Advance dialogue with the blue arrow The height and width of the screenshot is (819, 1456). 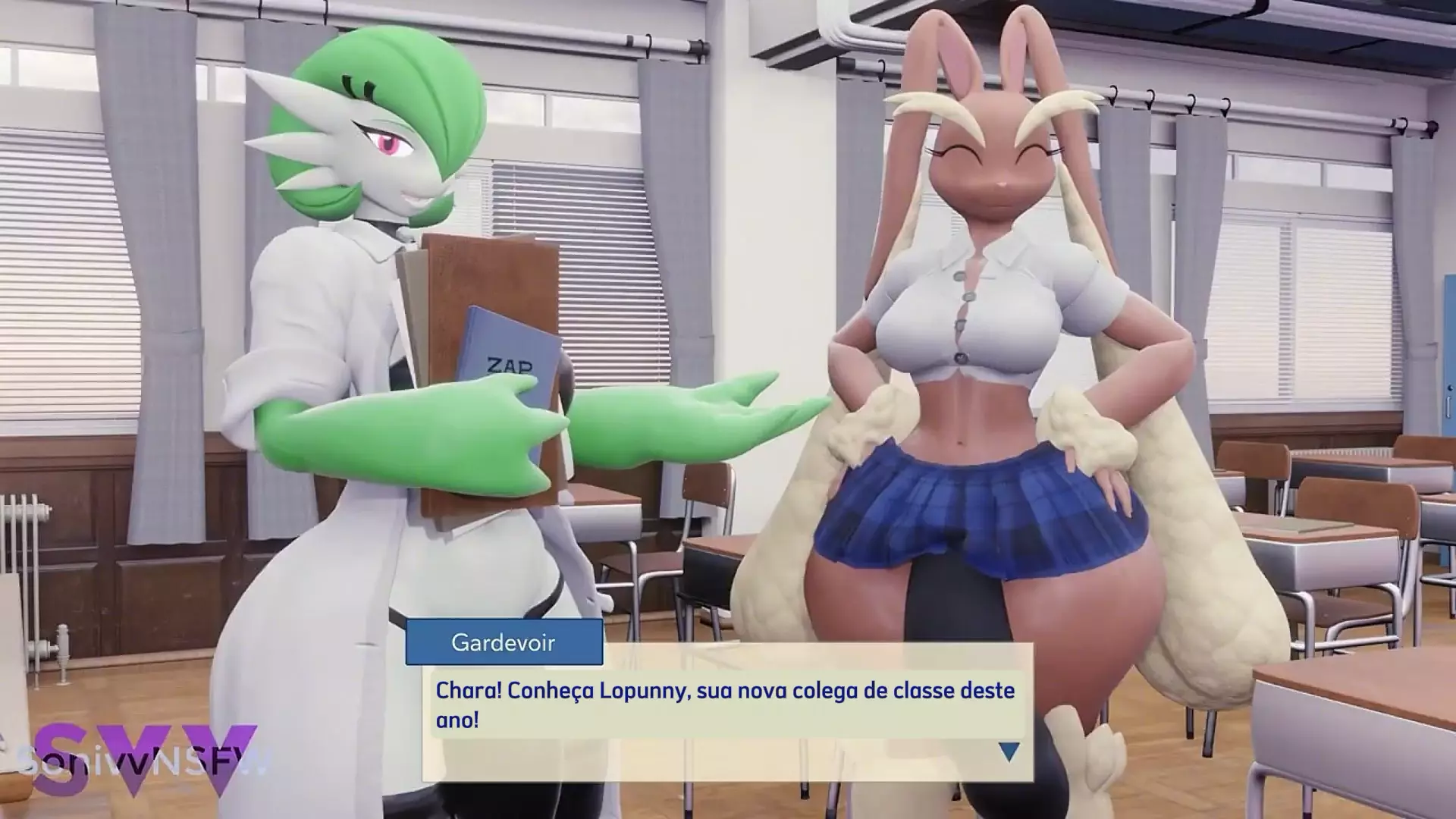tap(1008, 751)
